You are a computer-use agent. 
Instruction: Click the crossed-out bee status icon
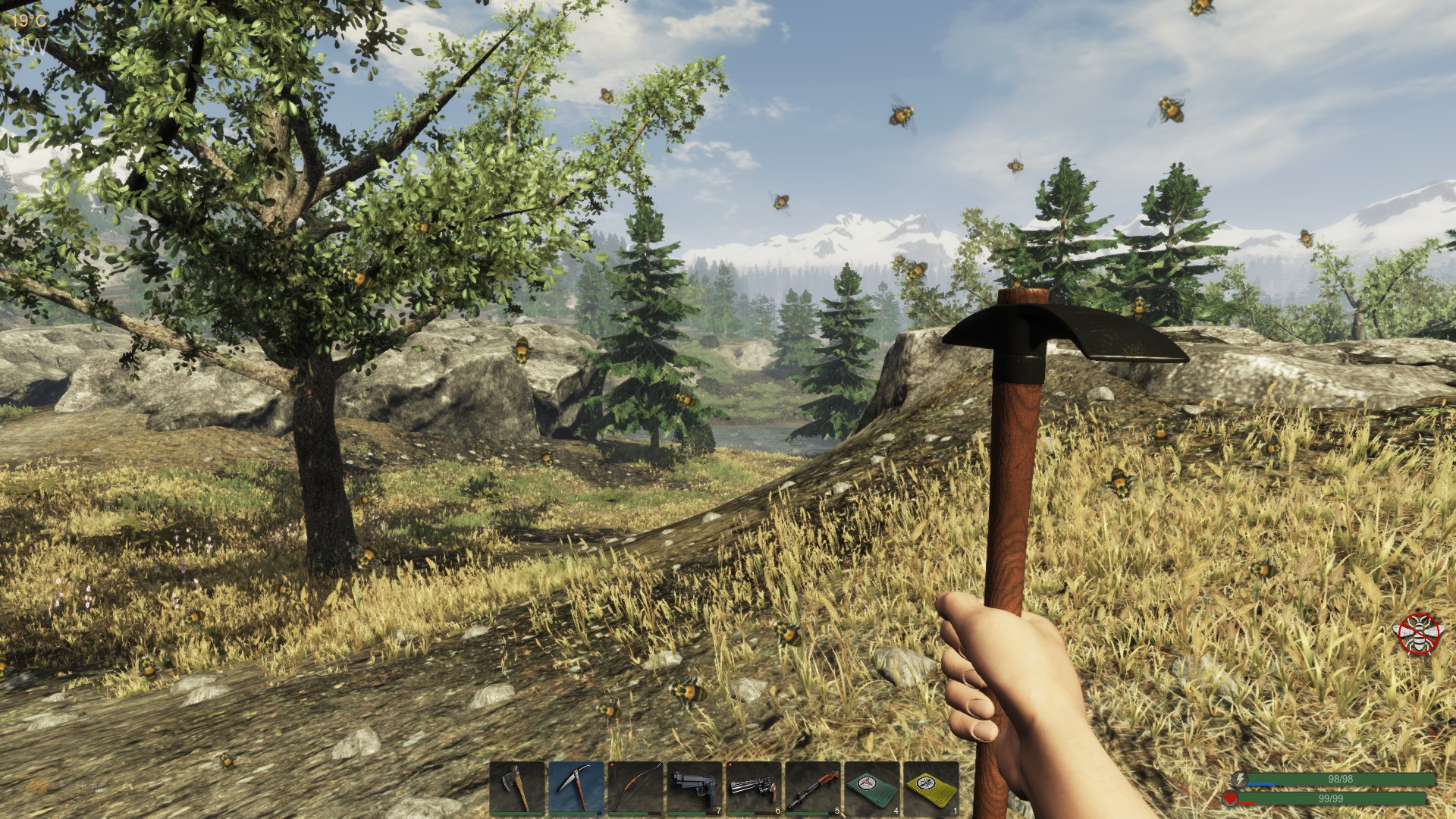tap(1420, 634)
